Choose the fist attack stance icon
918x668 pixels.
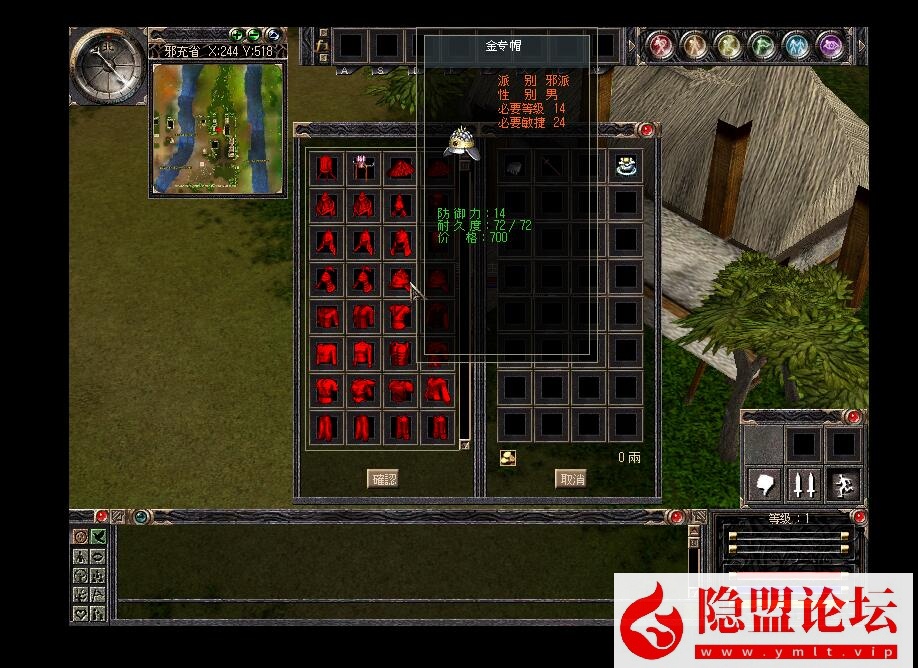765,485
